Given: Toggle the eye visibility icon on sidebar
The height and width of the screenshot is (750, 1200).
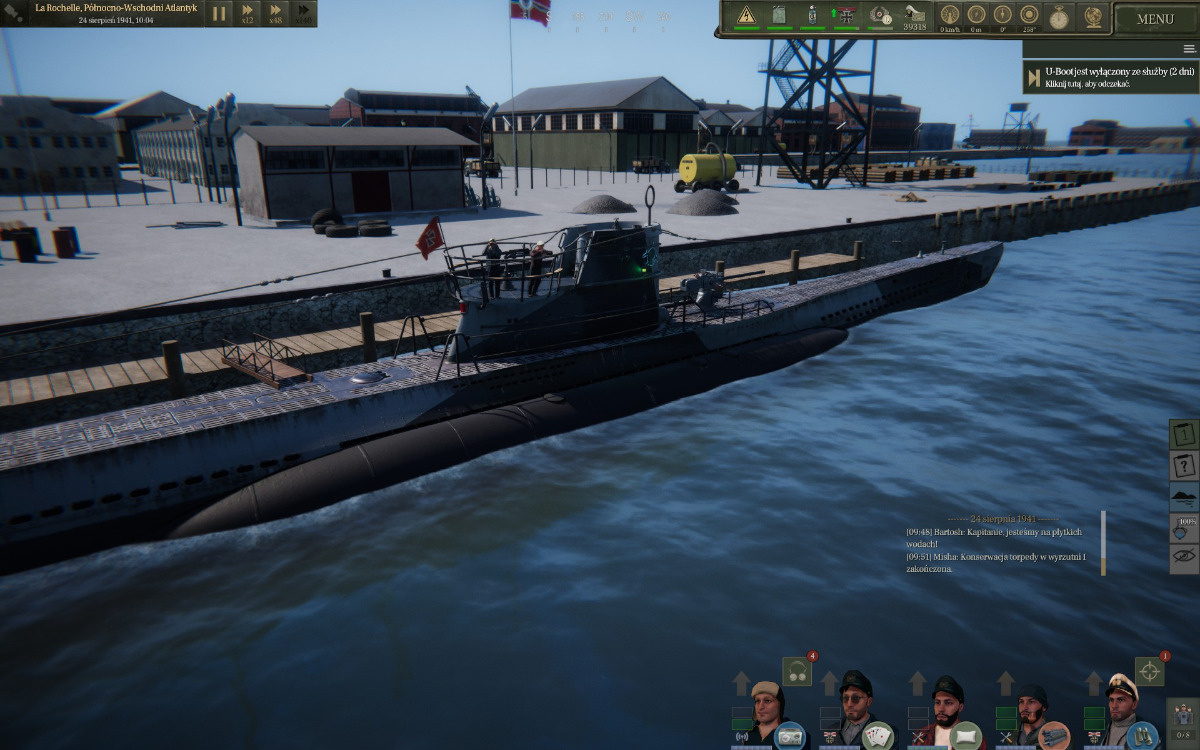Looking at the screenshot, I should 1184,559.
